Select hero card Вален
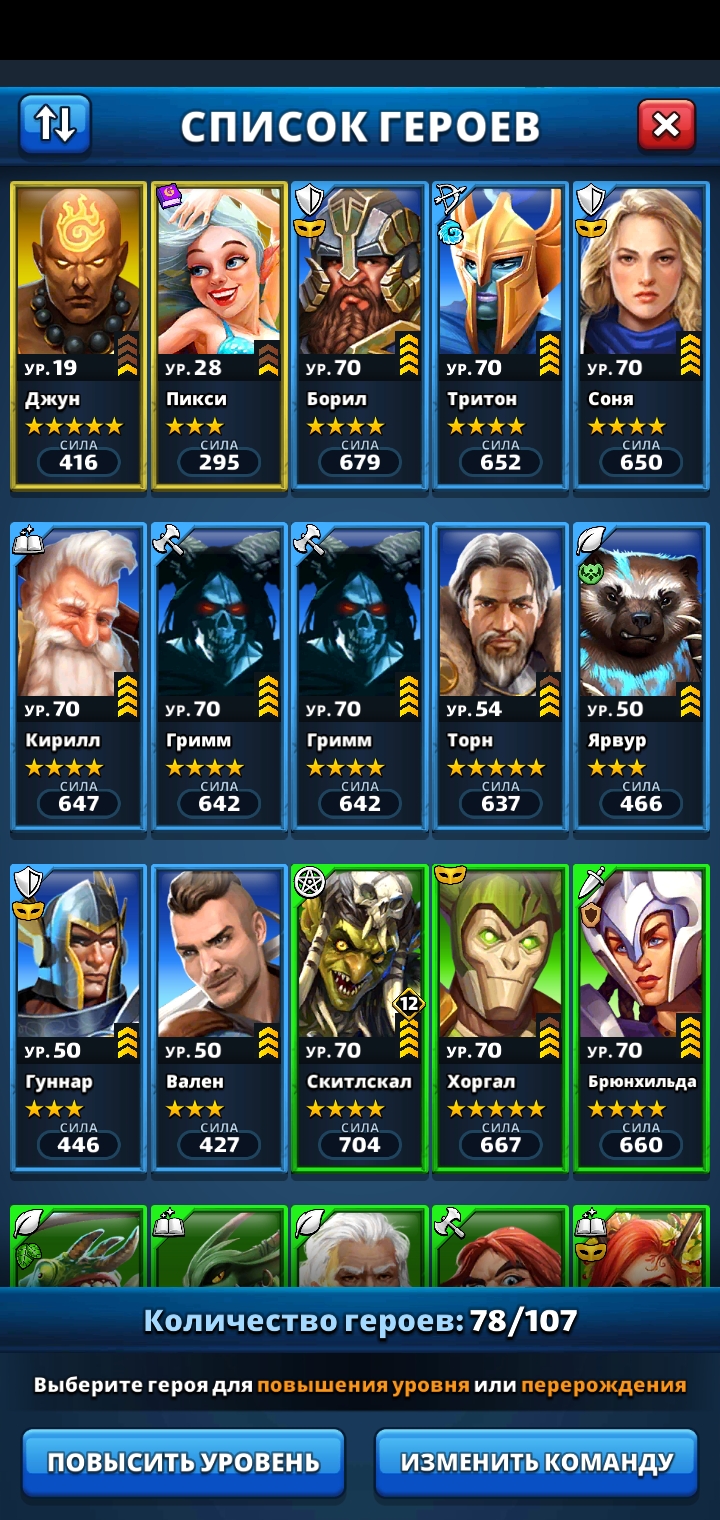Screen dimensions: 720x1520 pyautogui.click(x=219, y=1018)
